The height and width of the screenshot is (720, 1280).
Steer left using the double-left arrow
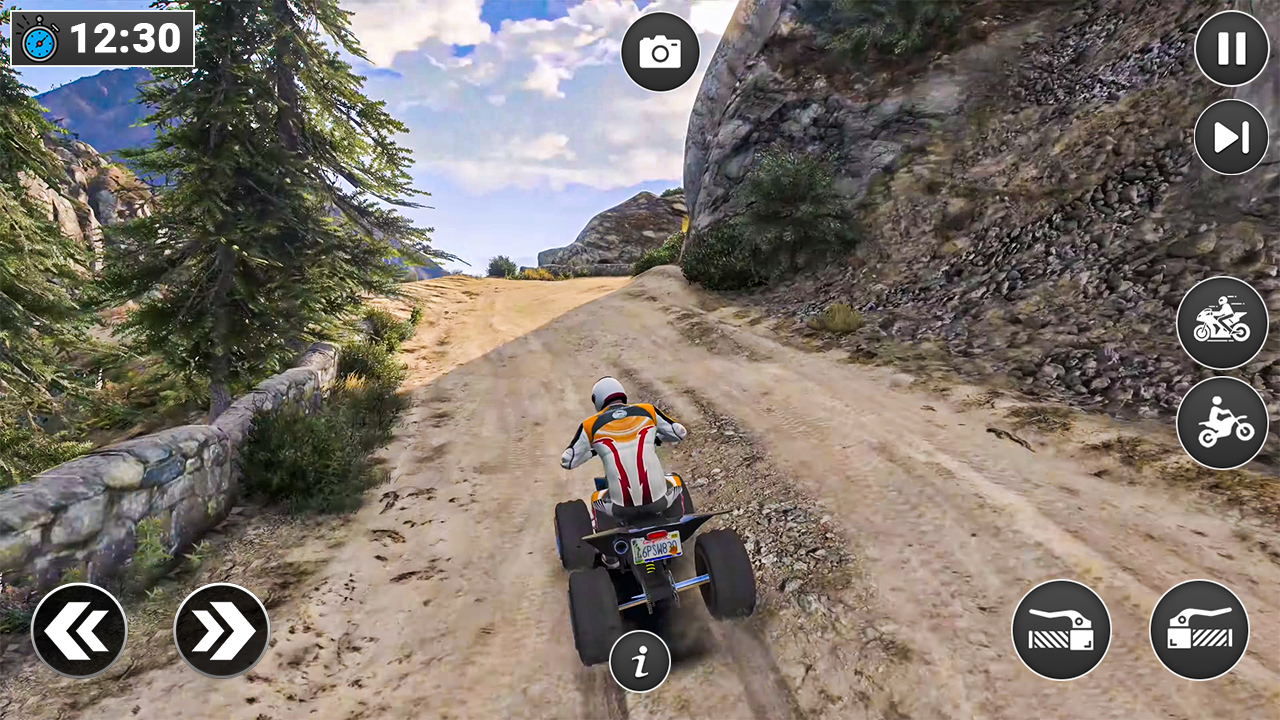coord(78,629)
